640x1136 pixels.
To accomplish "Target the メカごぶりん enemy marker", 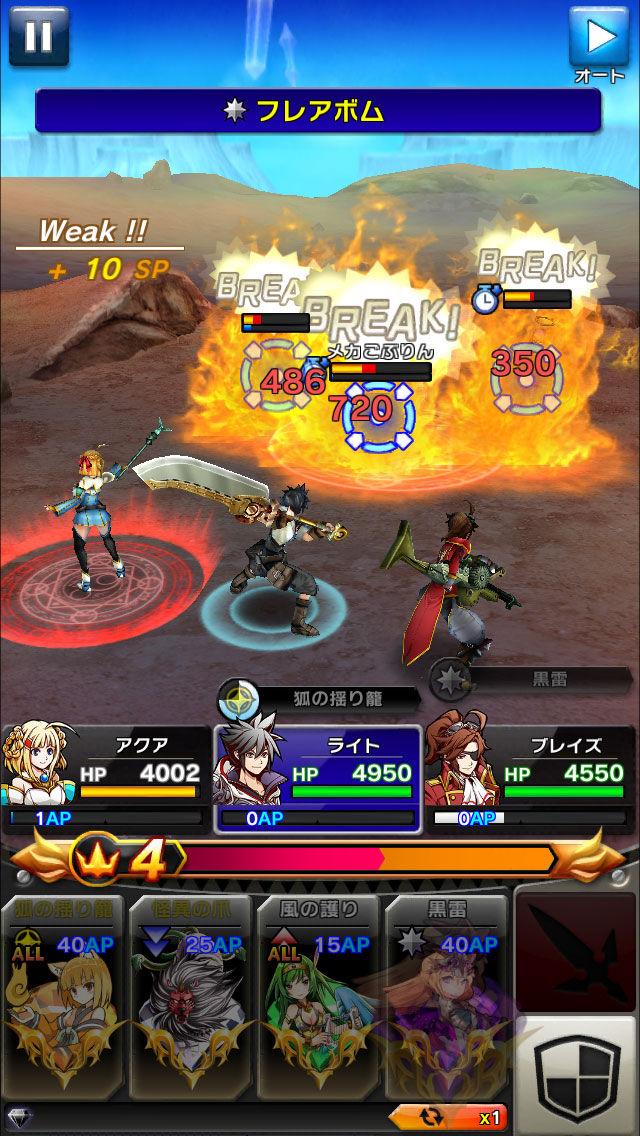I will coord(378,413).
